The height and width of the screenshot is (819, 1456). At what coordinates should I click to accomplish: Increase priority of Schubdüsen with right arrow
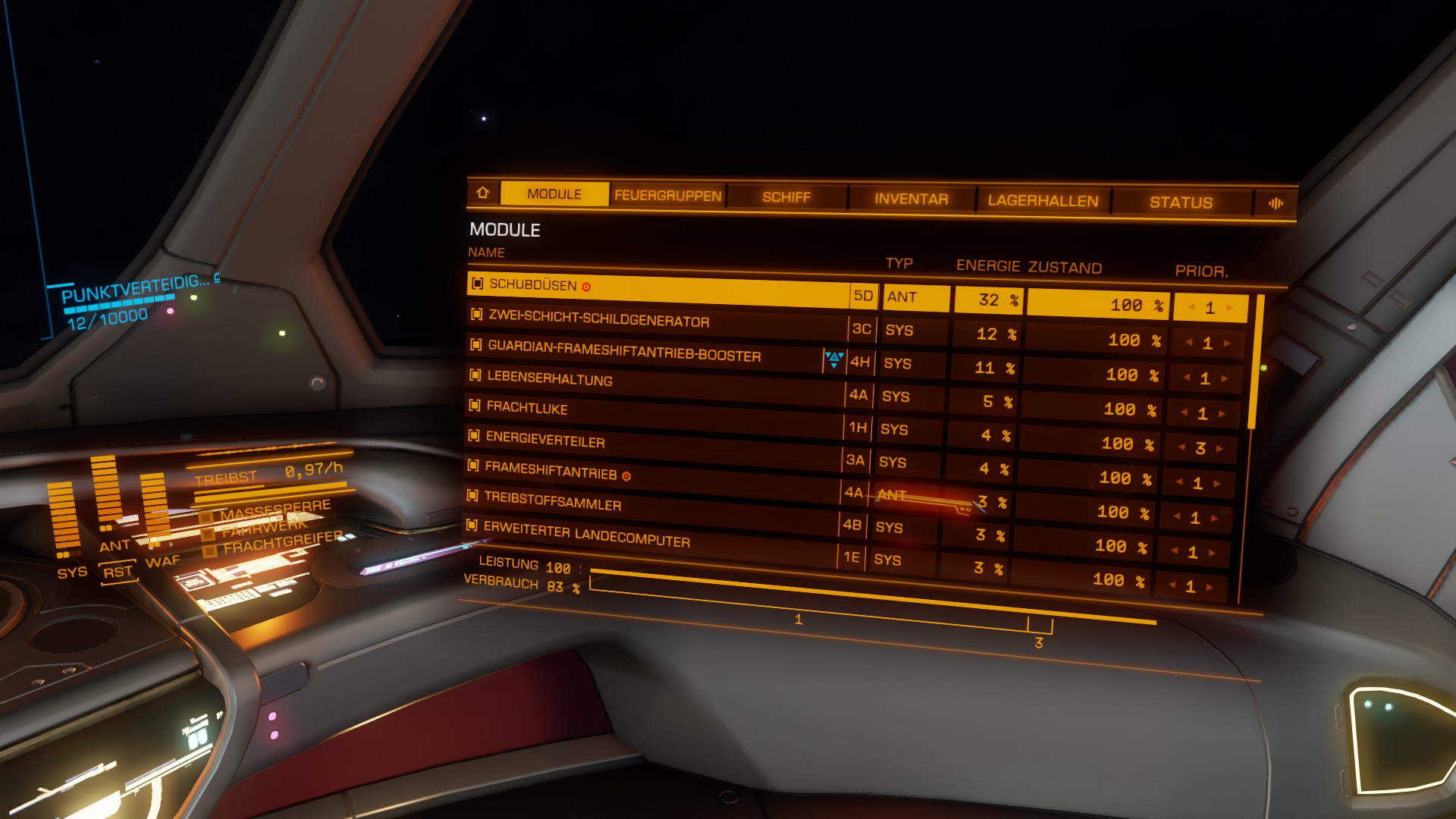tap(1229, 308)
